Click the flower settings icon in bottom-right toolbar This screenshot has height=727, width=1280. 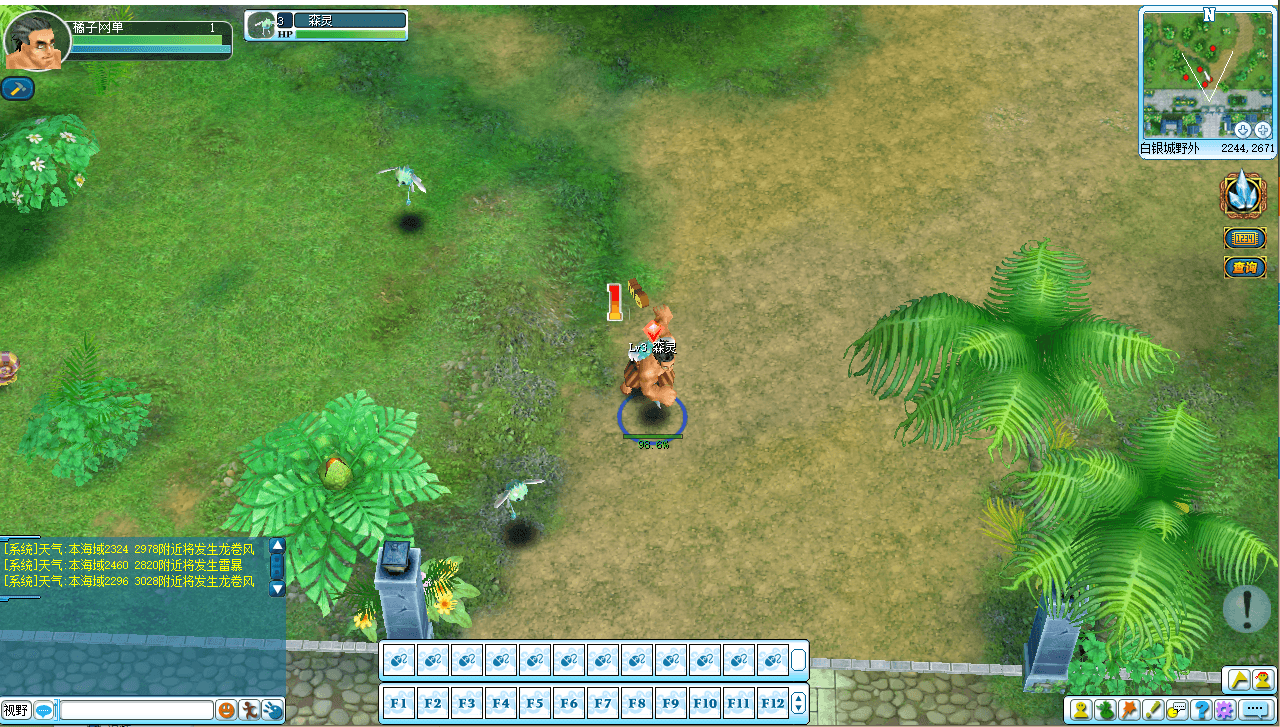pyautogui.click(x=1224, y=709)
